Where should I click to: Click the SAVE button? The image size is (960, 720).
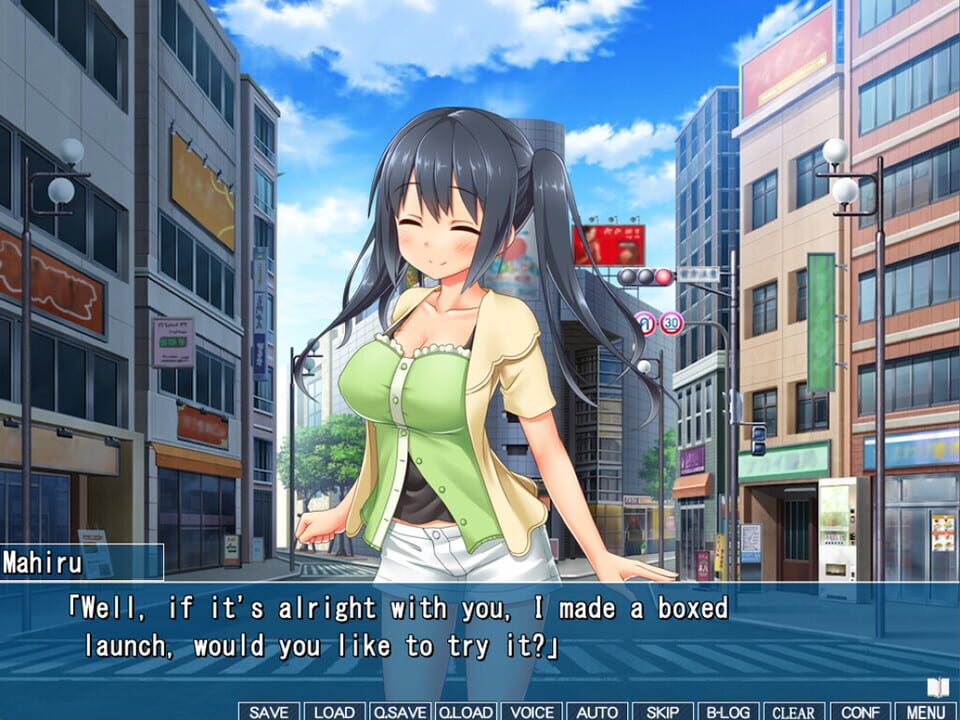(x=268, y=711)
